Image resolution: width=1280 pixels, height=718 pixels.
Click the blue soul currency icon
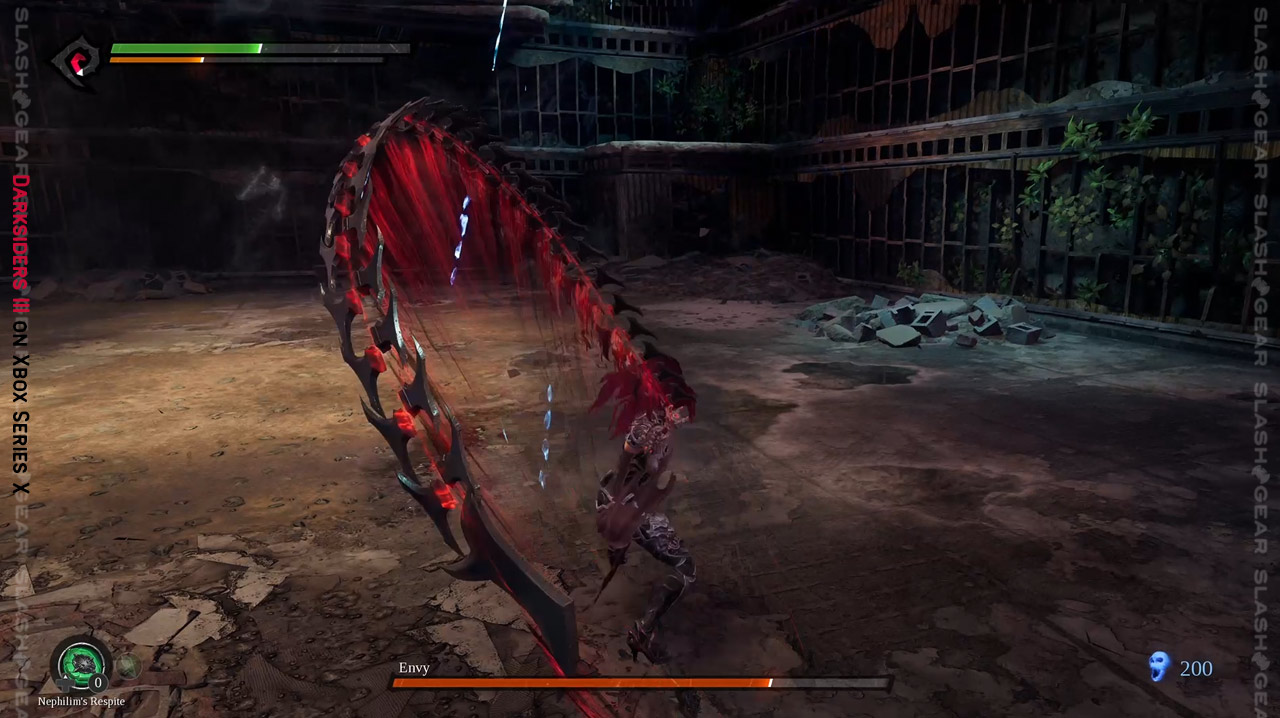[1159, 666]
